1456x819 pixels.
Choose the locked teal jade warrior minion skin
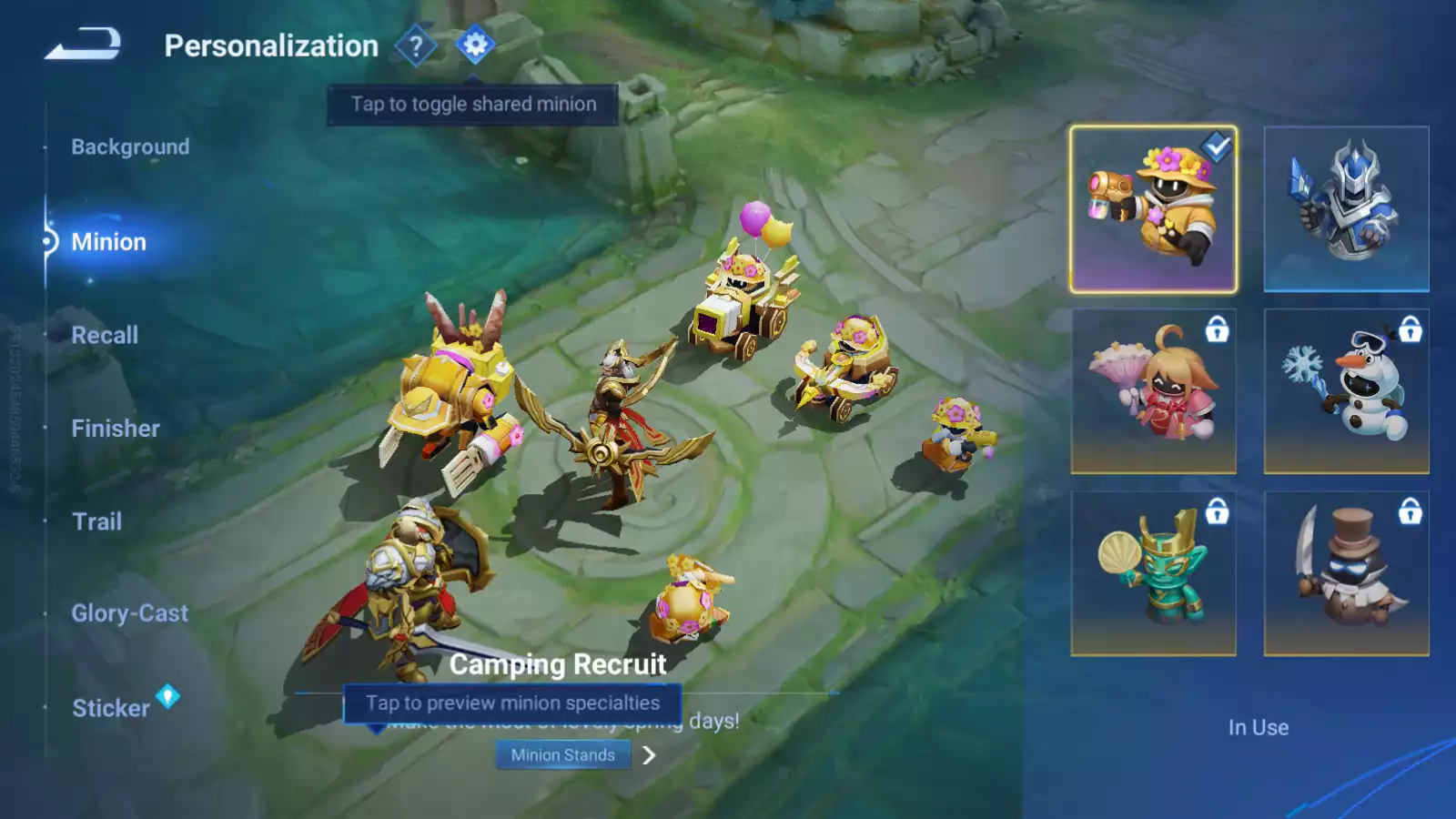(1153, 573)
